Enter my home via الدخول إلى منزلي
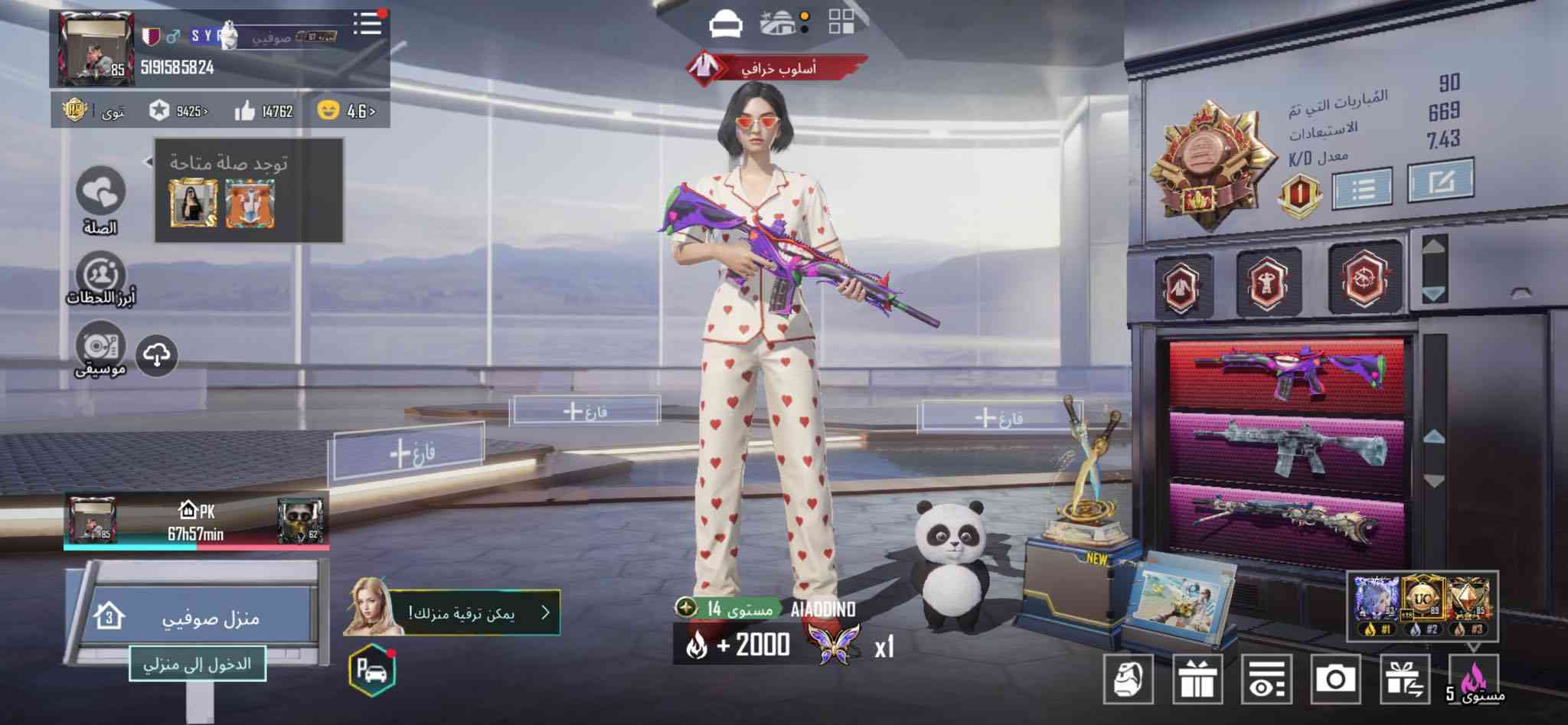Viewport: 1568px width, 725px height. pos(197,664)
